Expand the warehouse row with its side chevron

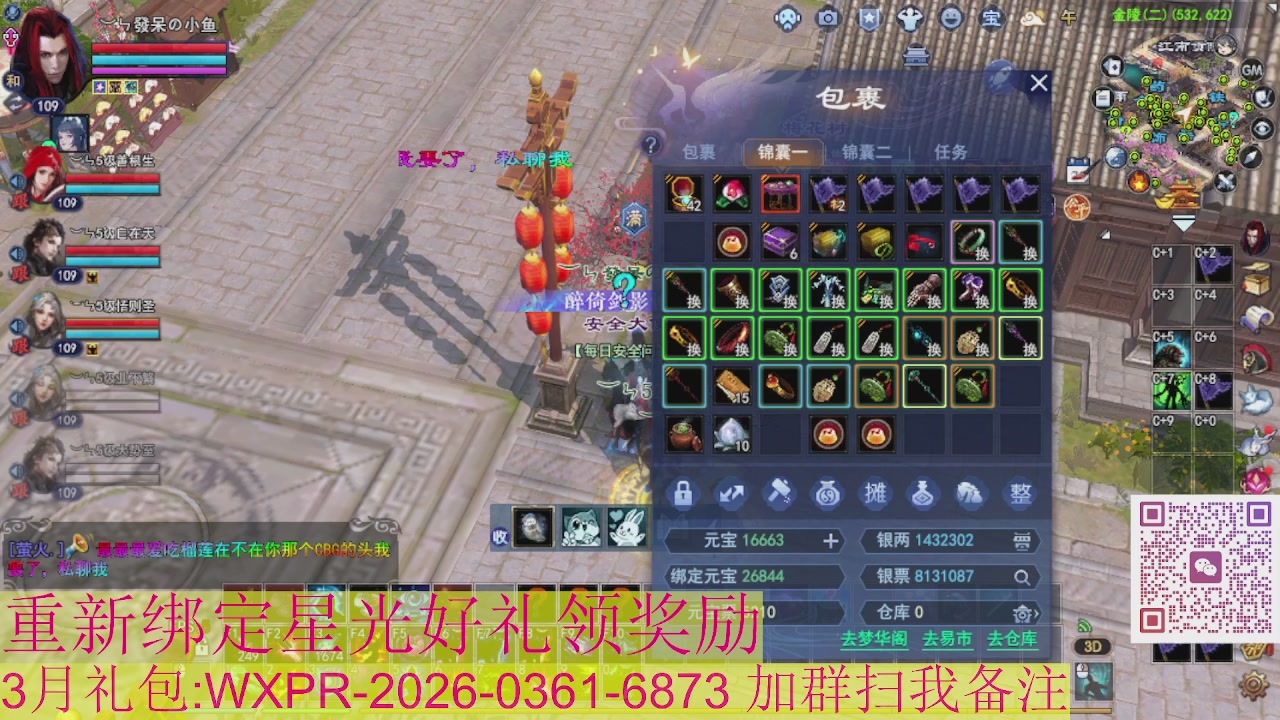pyautogui.click(x=1036, y=614)
